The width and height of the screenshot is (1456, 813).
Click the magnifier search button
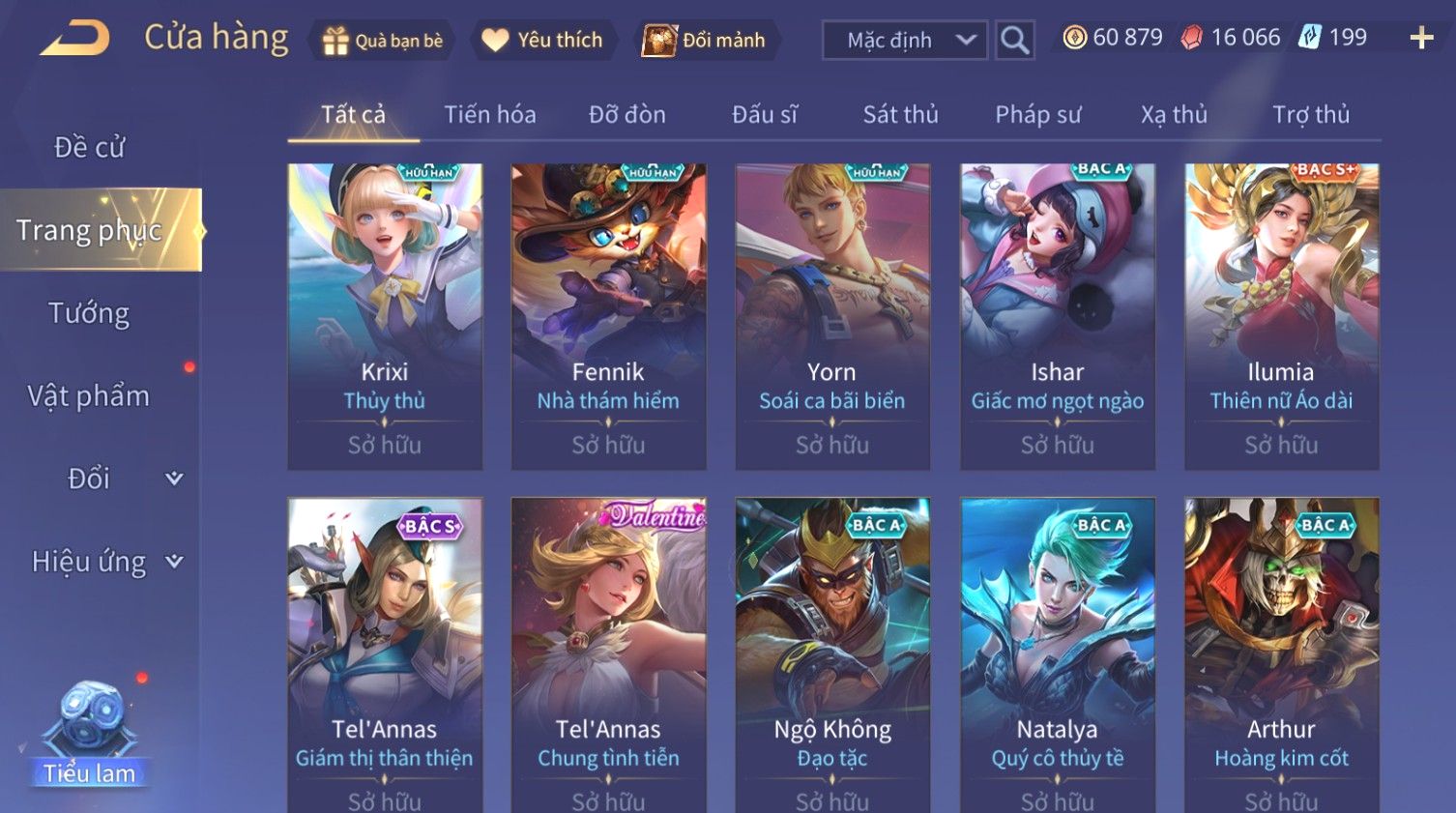click(1014, 41)
